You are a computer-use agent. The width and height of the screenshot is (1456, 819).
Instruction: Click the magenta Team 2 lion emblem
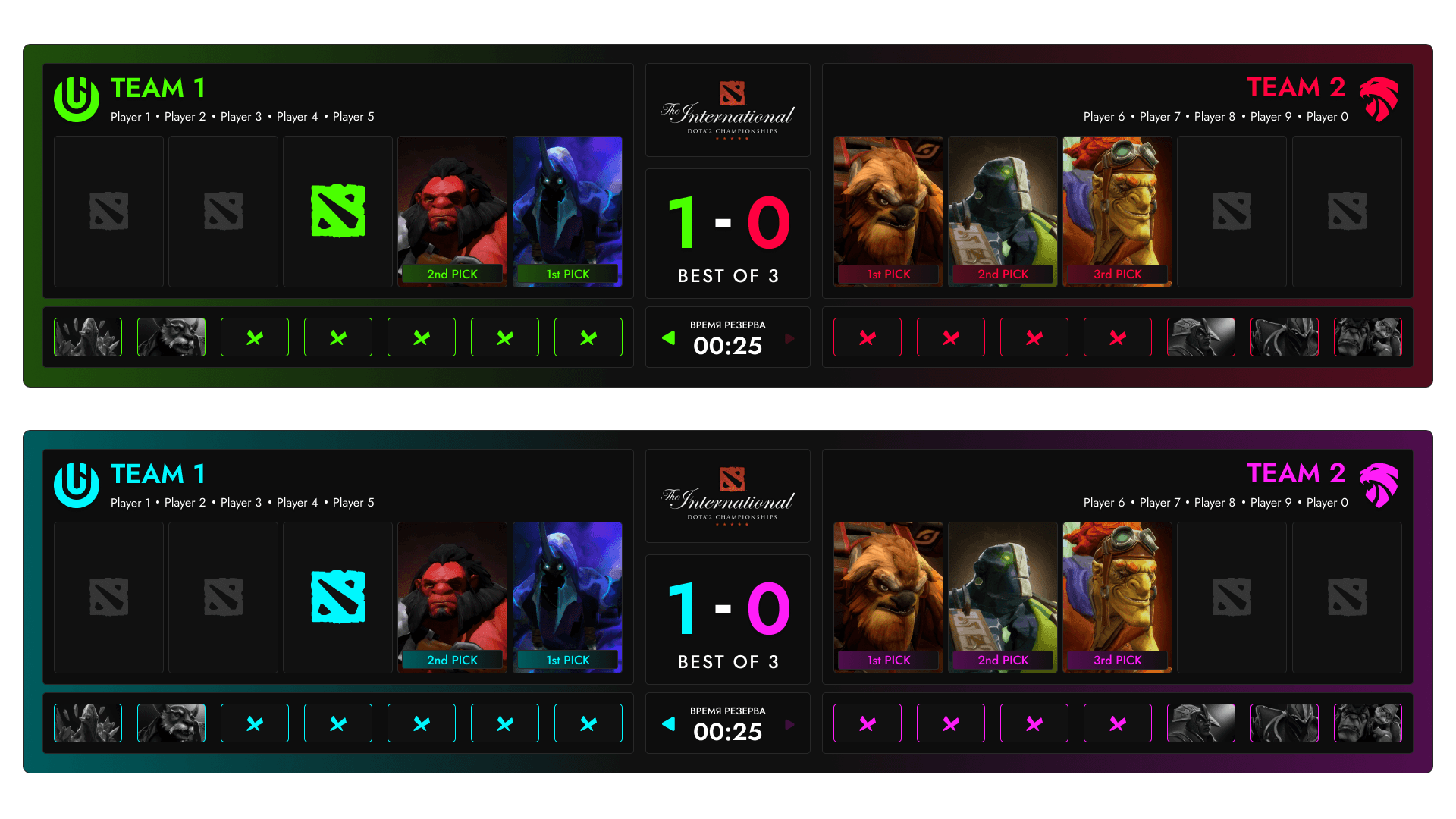coord(1379,485)
